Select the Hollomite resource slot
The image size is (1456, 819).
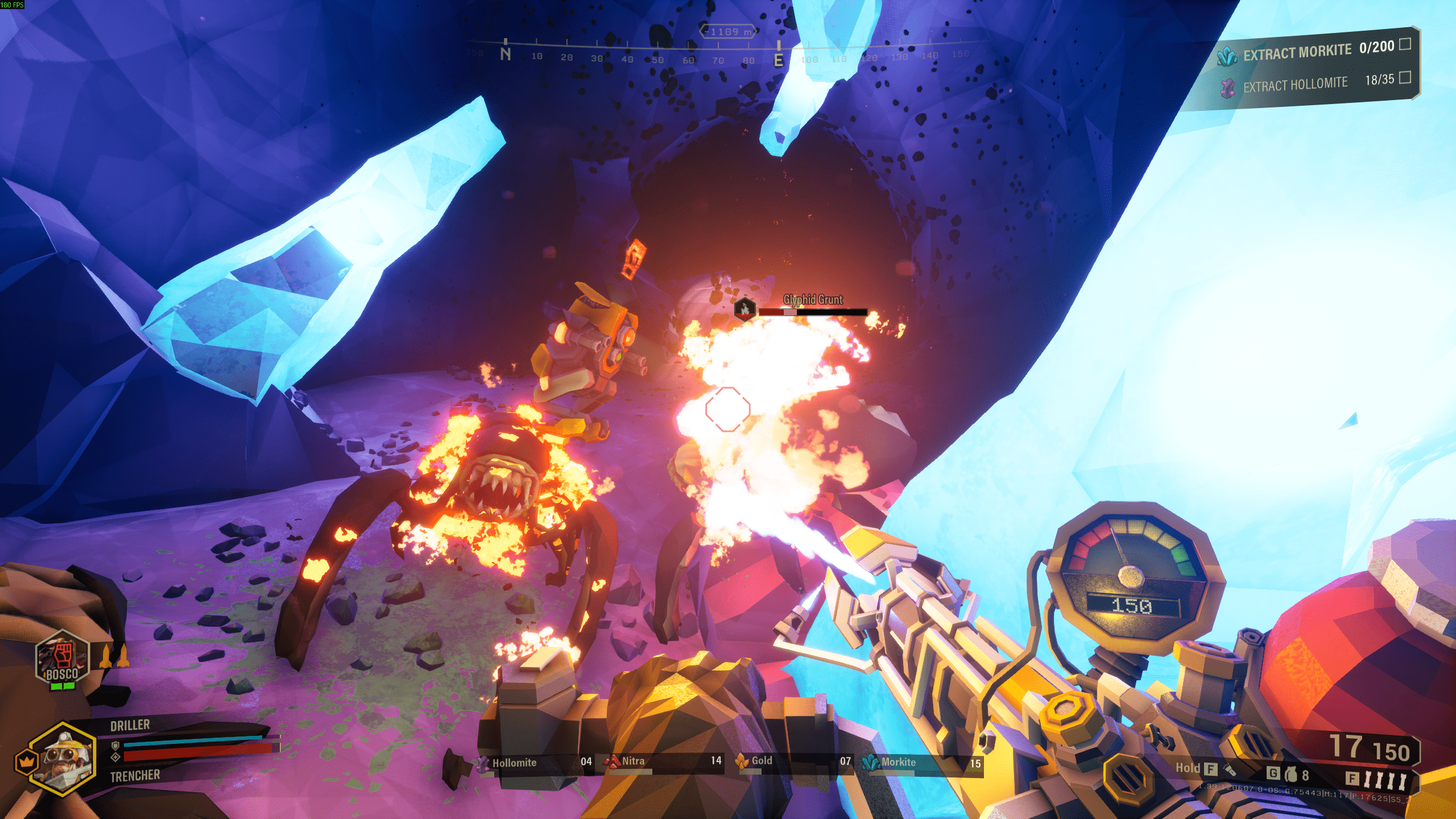point(536,763)
